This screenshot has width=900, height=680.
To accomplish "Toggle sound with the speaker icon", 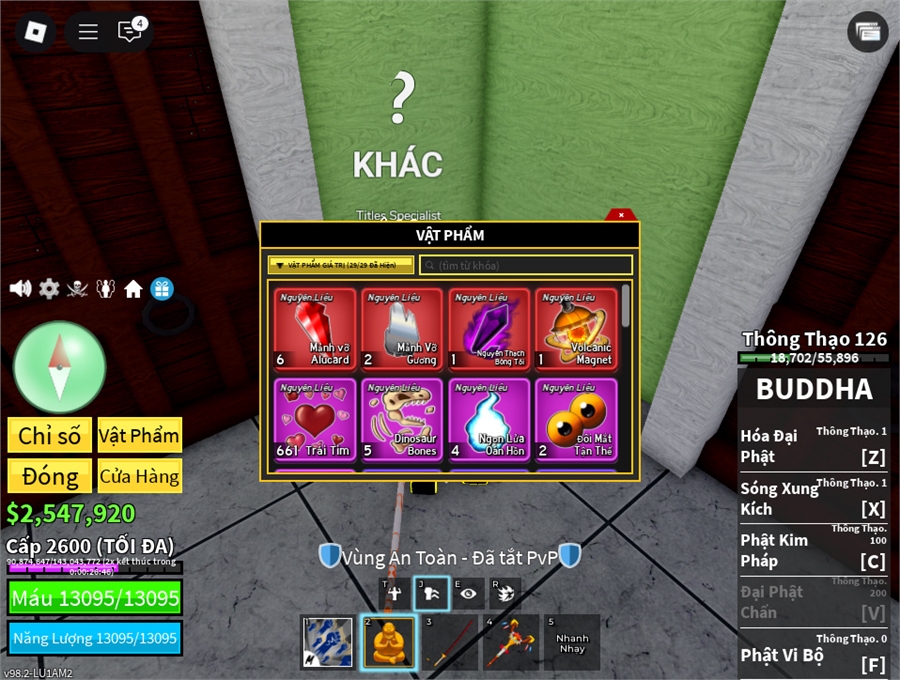I will [20, 289].
